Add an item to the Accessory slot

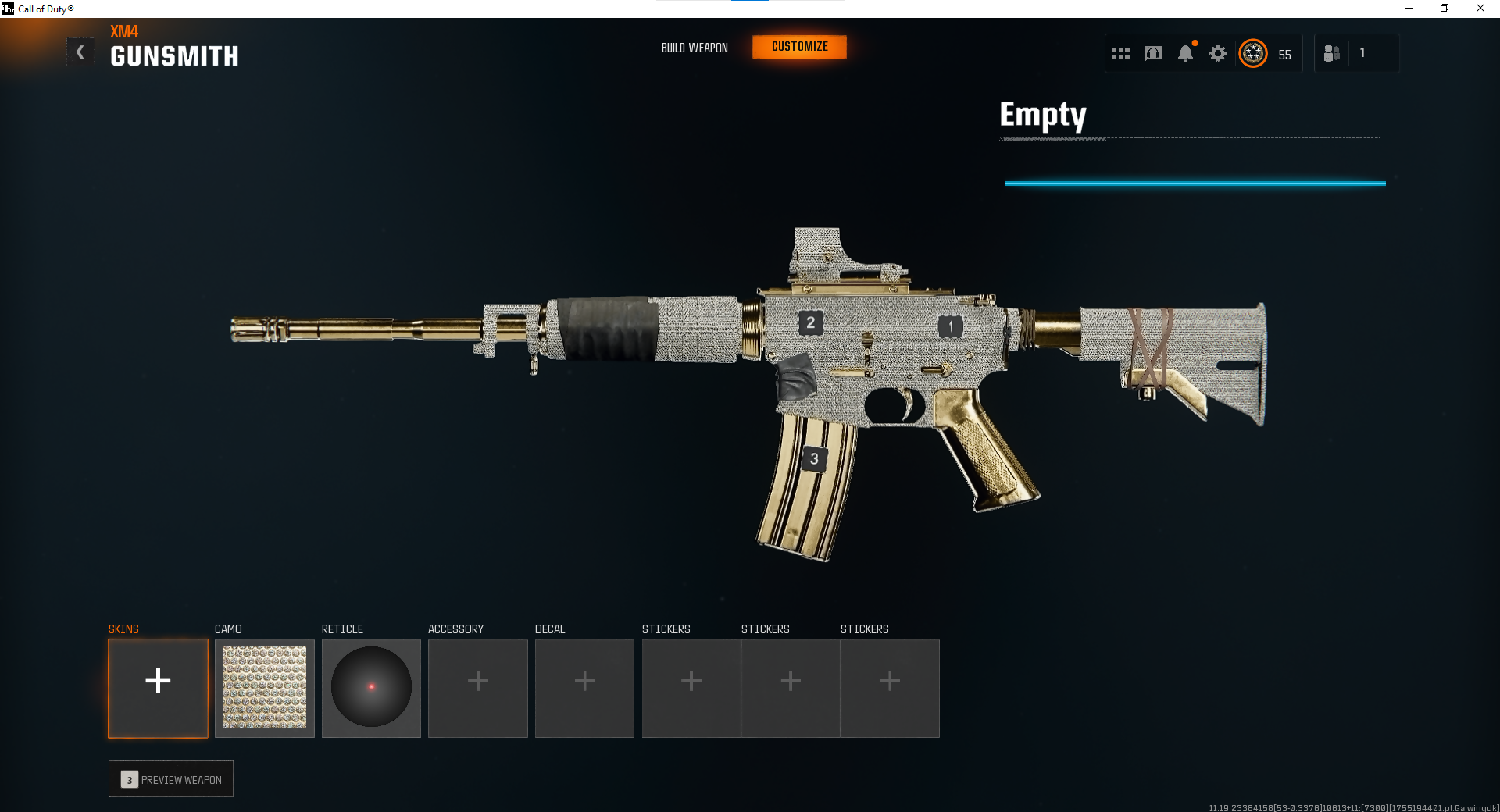[477, 688]
